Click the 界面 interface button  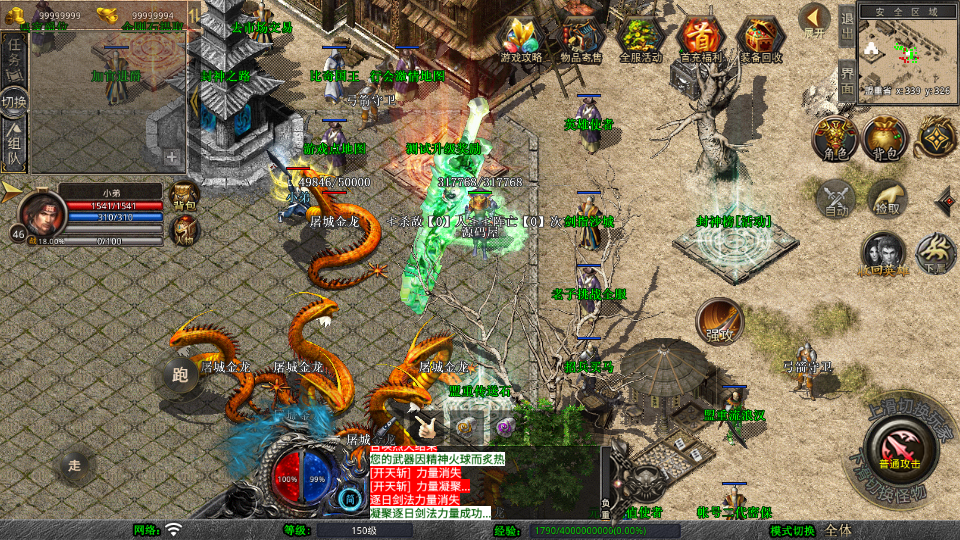click(x=846, y=79)
